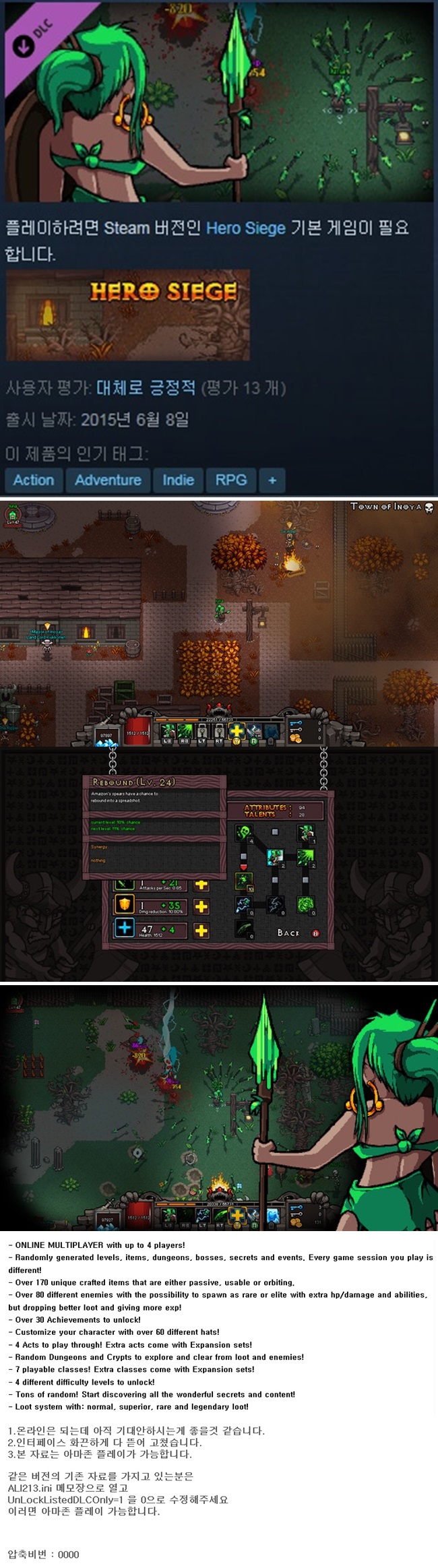Add a tag with the plus button
Image resolution: width=438 pixels, height=1568 pixels.
[x=272, y=480]
